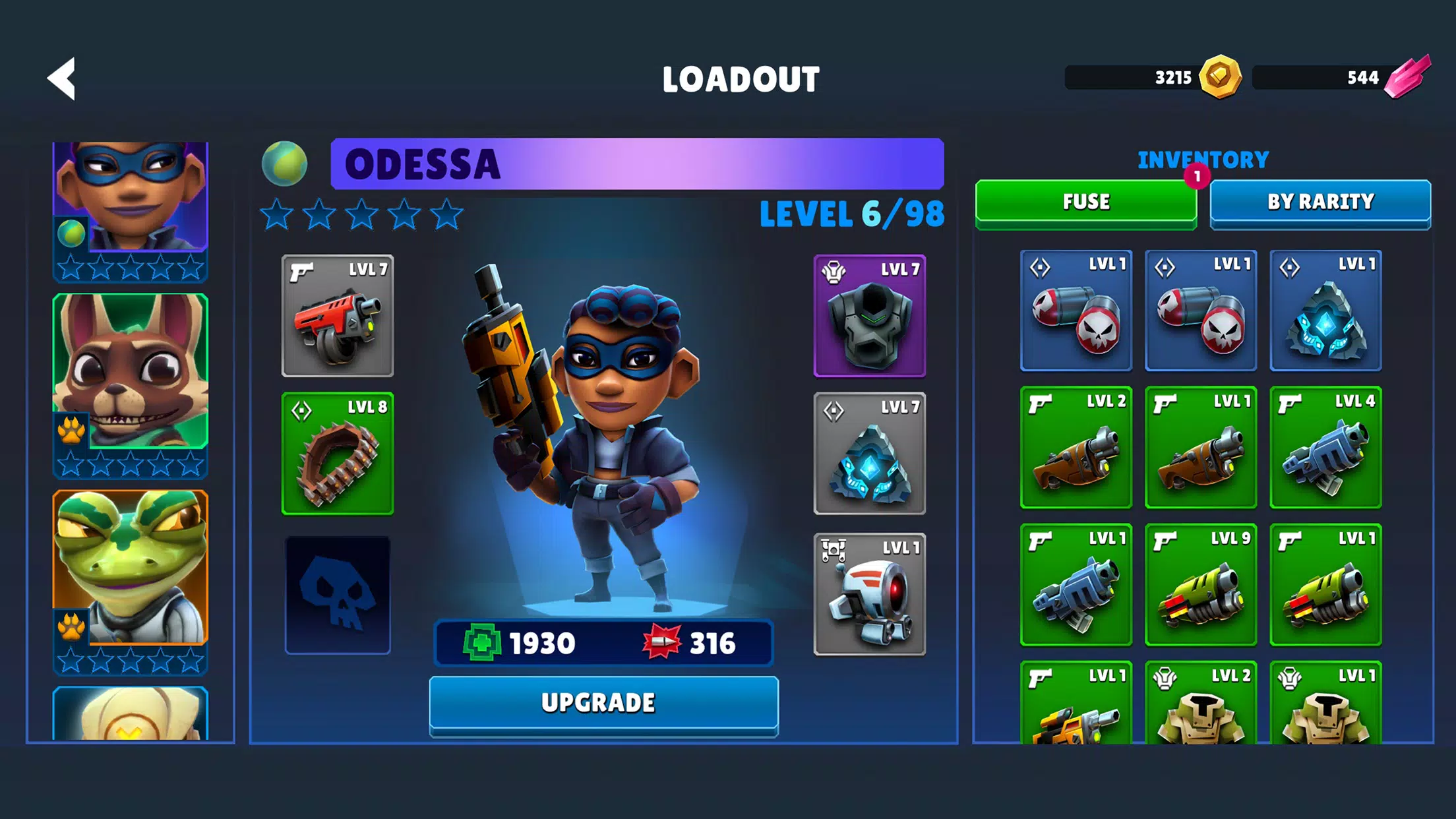Pick the masked Odessa hero portrait
This screenshot has height=819, width=1456.
click(x=131, y=198)
